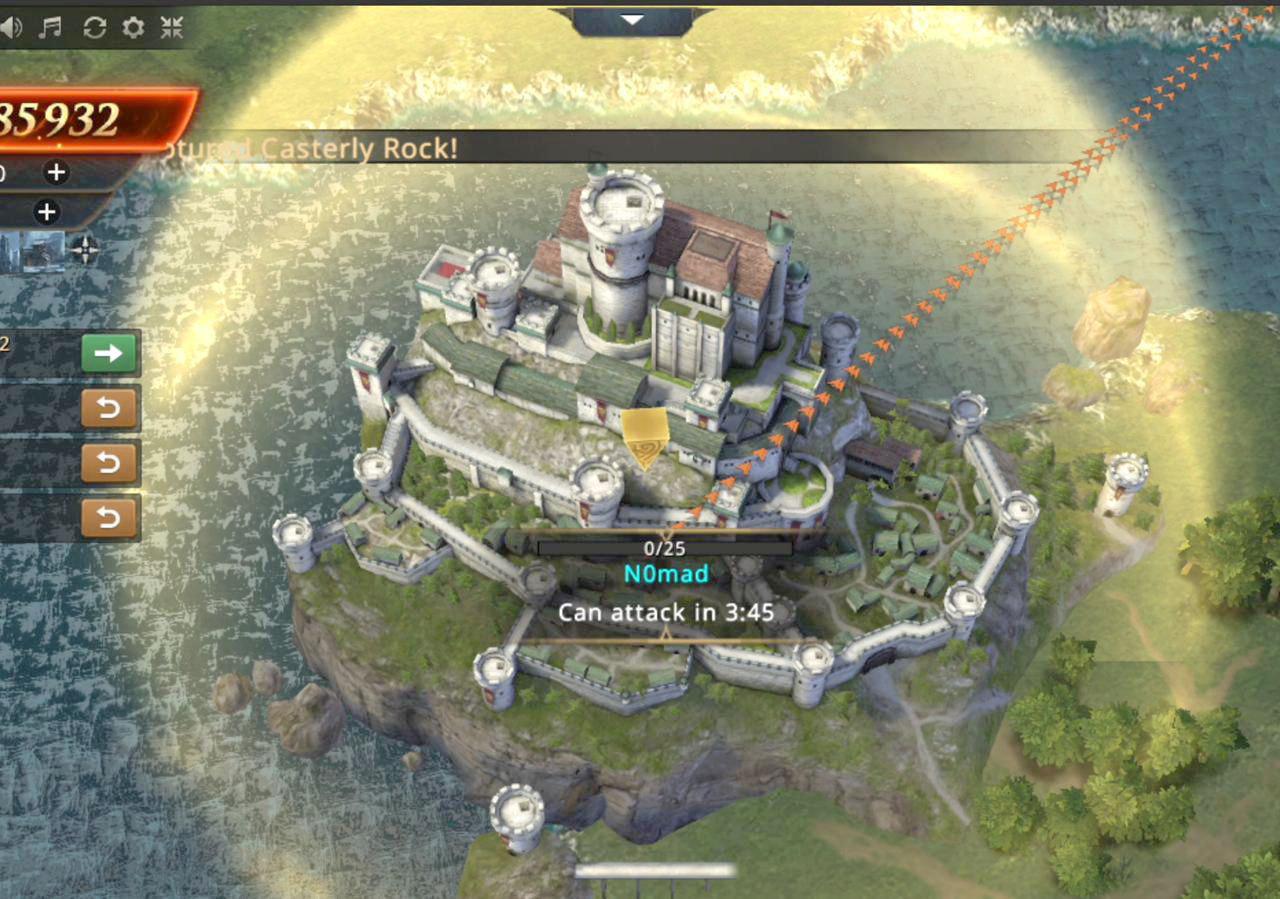The image size is (1280, 899).
Task: Click the green arrow march button
Action: tap(109, 353)
